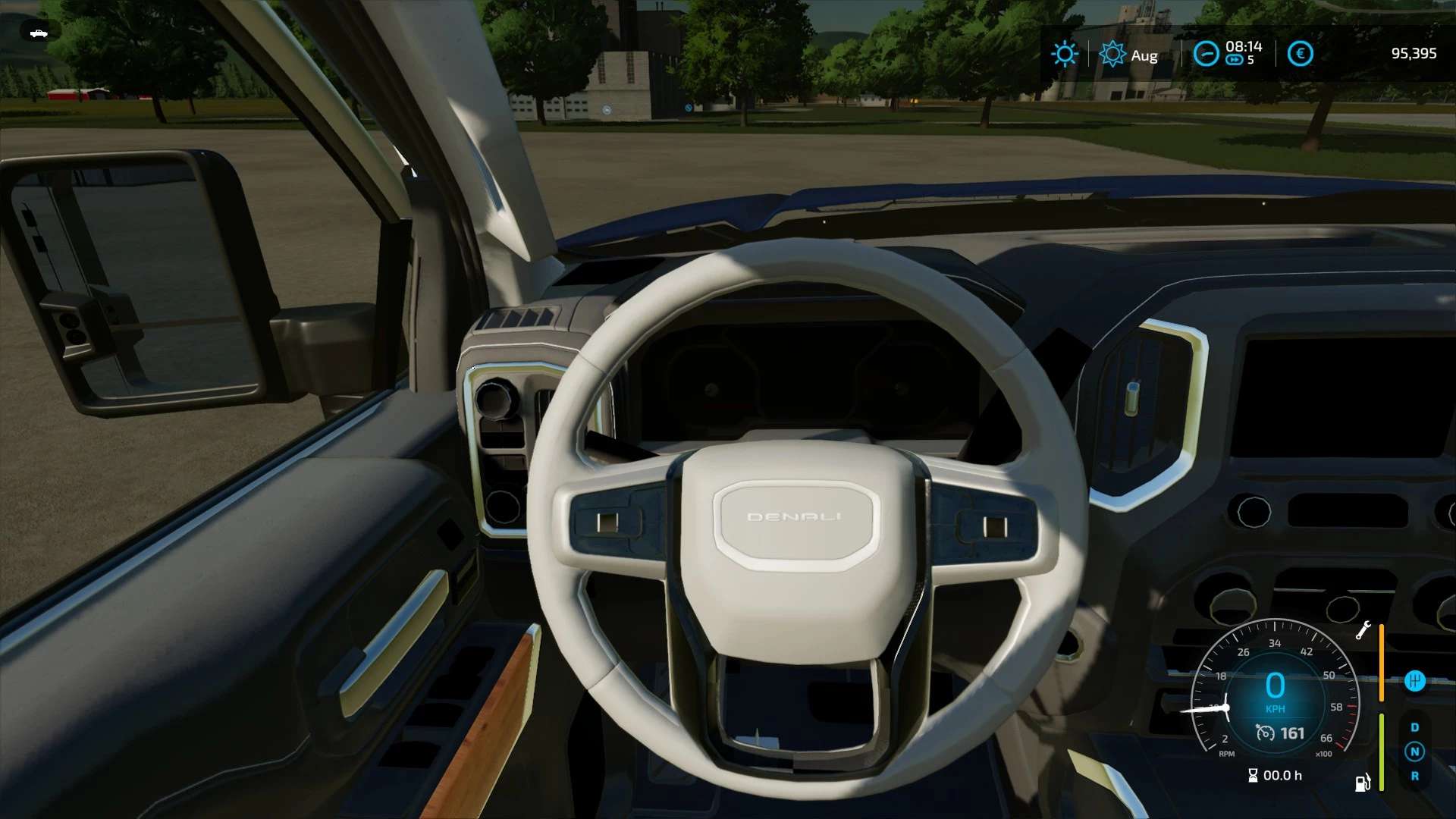Choose the N neutral gear indicator
The height and width of the screenshot is (819, 1456).
pyautogui.click(x=1414, y=752)
